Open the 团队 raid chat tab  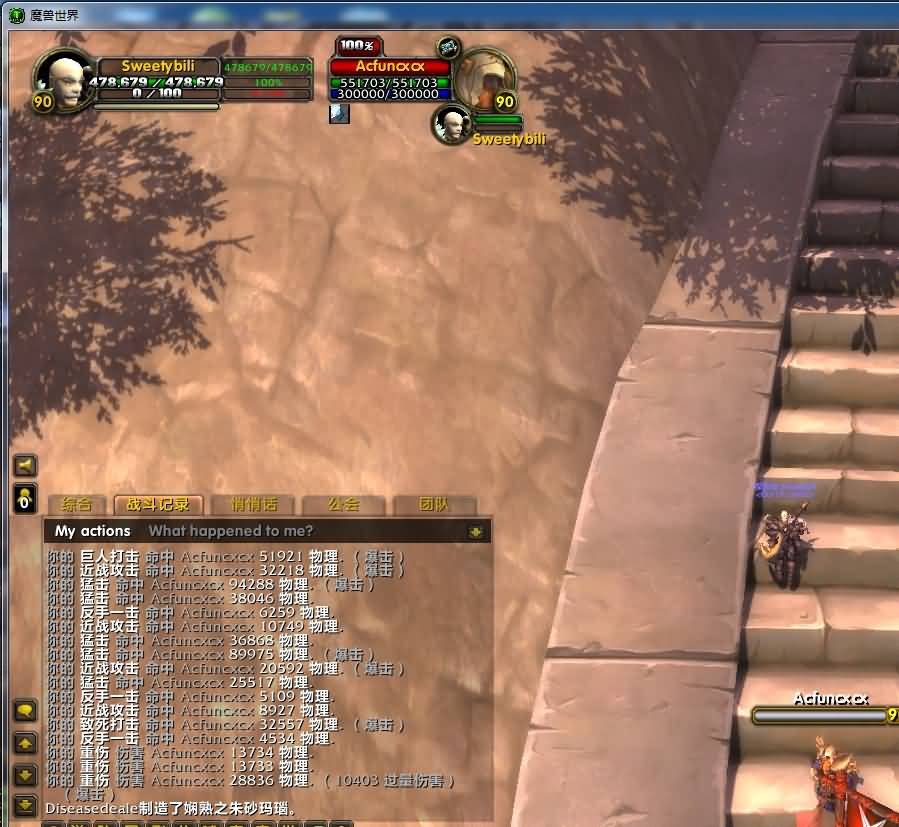[x=434, y=505]
